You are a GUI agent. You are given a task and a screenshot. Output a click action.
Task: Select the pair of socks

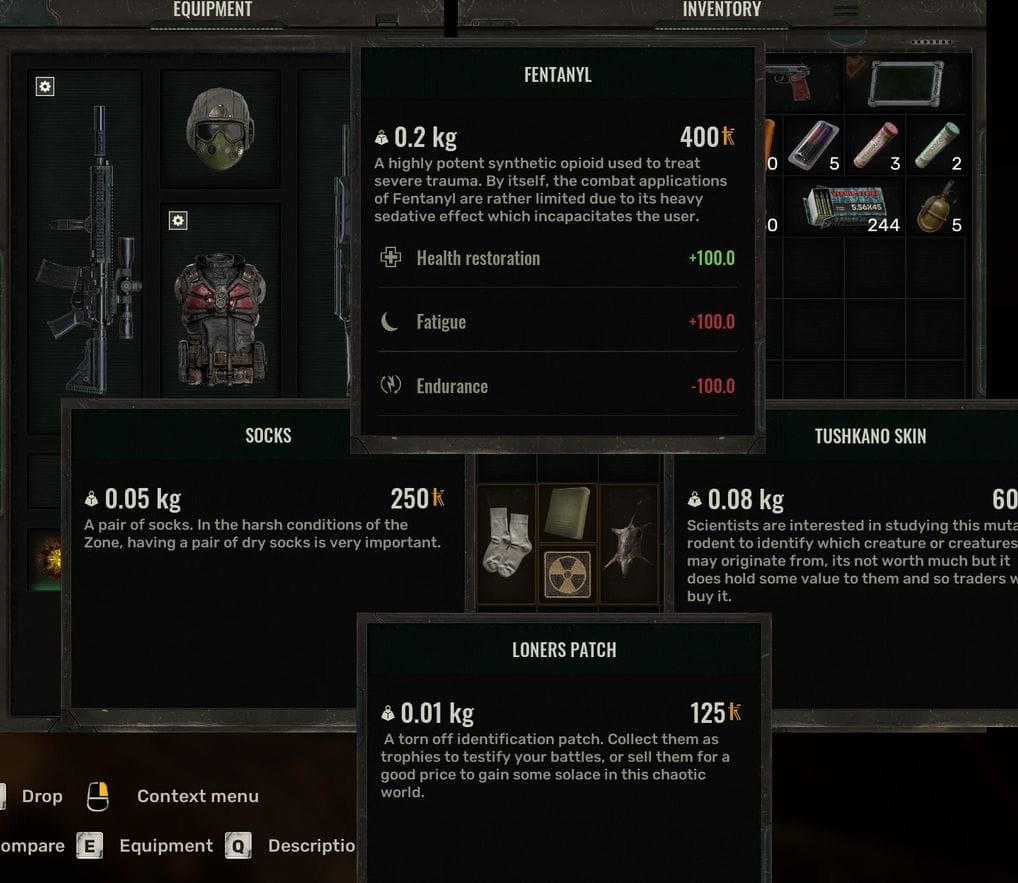point(506,542)
